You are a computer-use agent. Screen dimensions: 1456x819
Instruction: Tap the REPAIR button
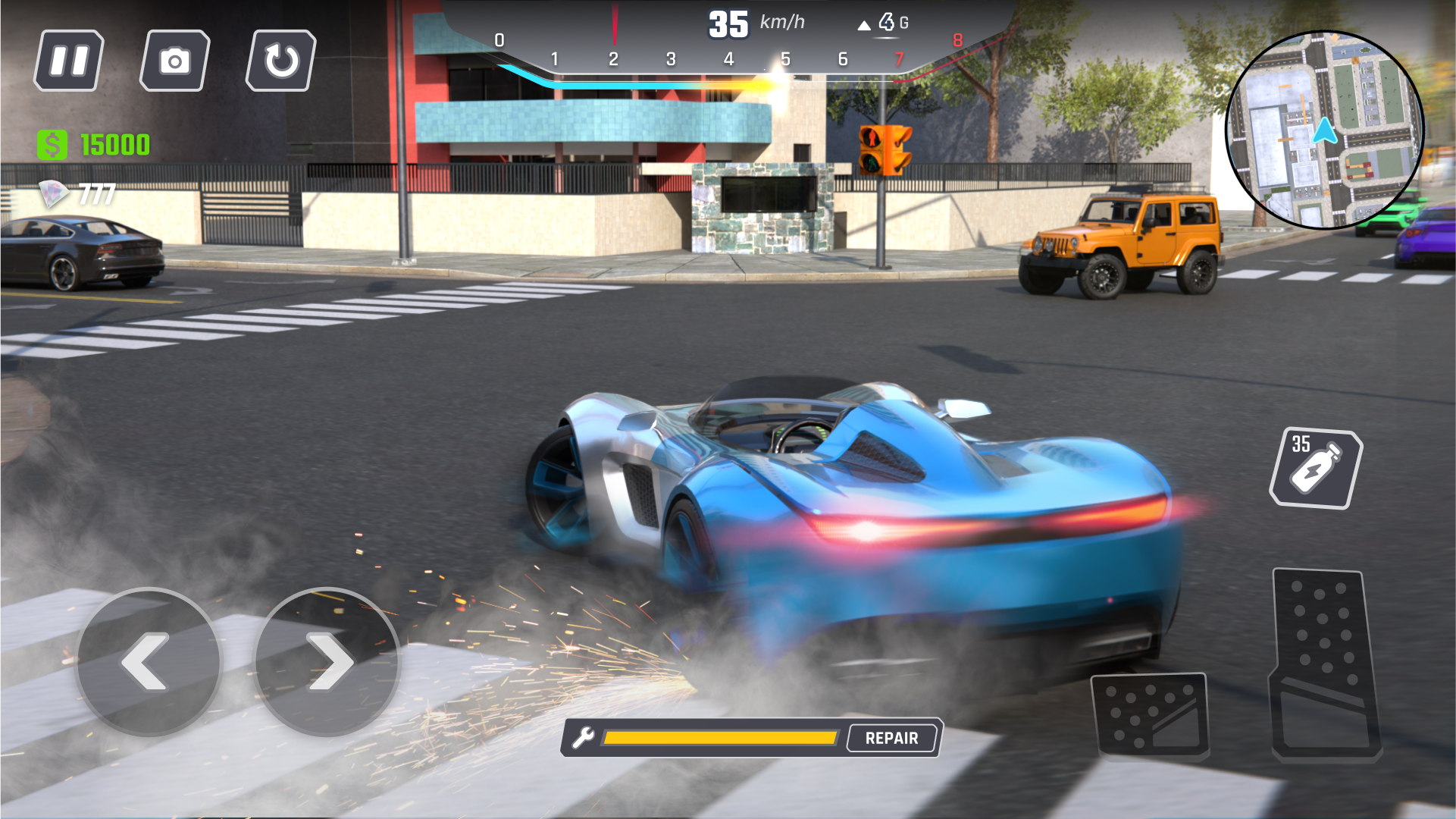tap(891, 737)
